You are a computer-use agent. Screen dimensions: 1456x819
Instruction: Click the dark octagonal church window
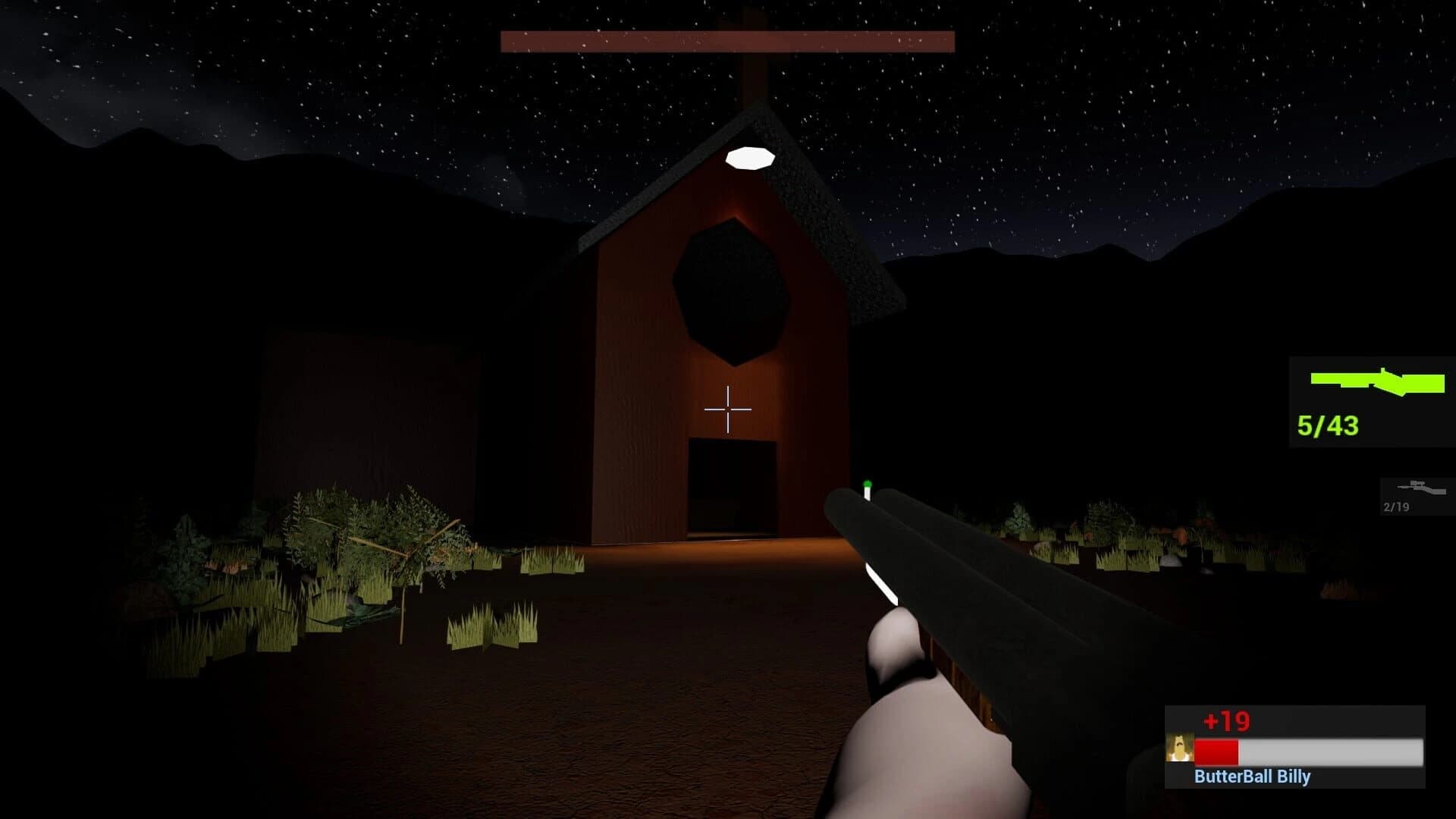730,288
